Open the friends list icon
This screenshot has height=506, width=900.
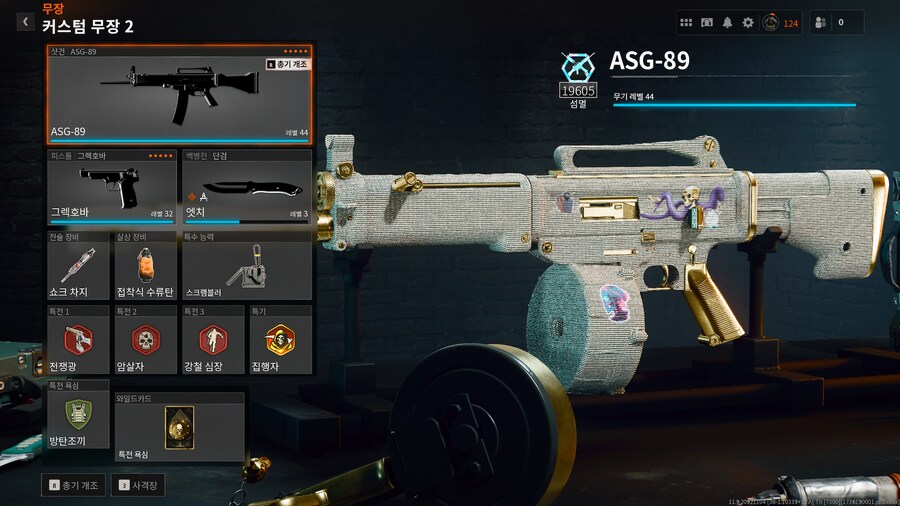[x=835, y=22]
